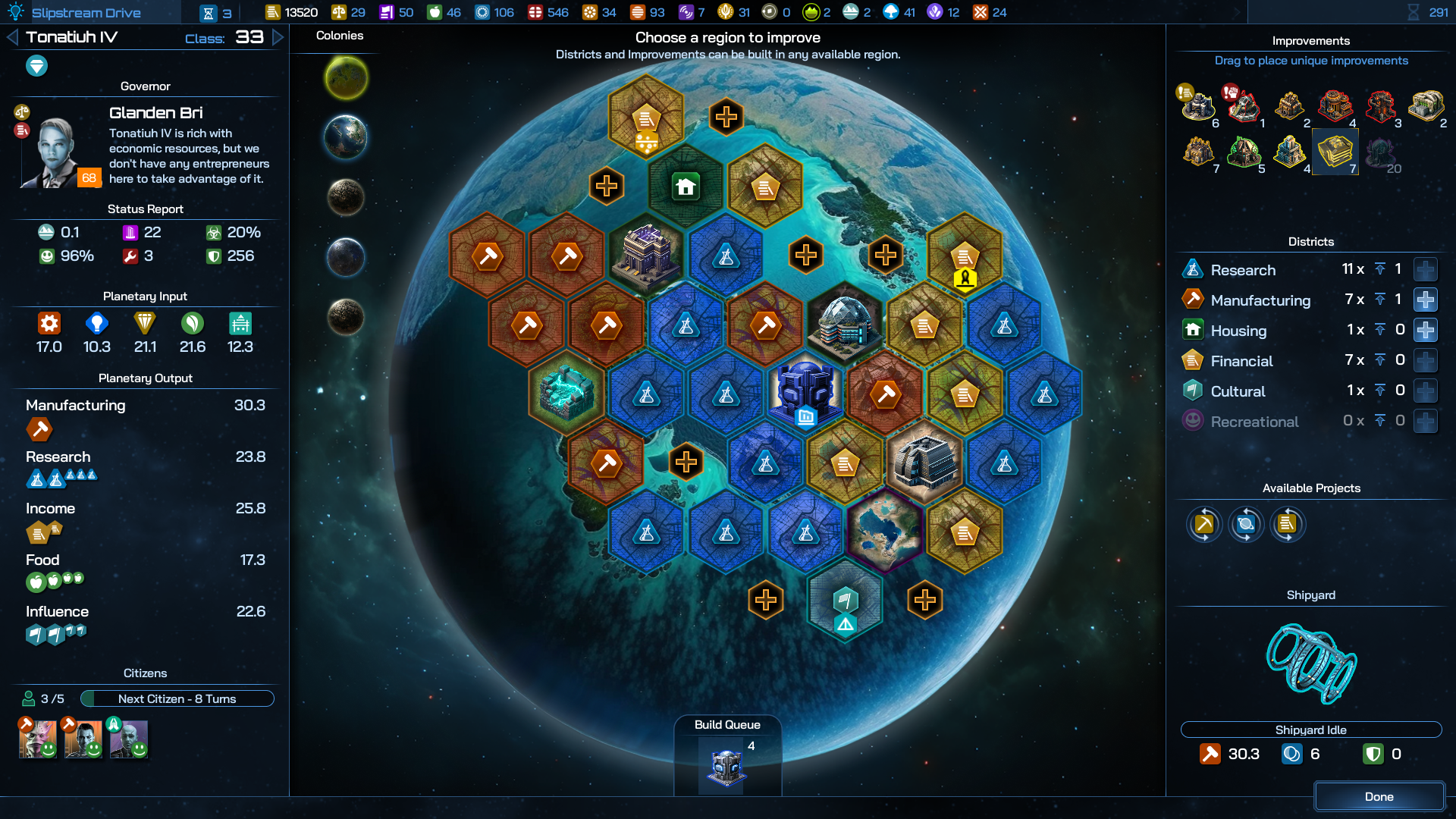This screenshot has width=1456, height=819.
Task: Choose the hammer manufacturing project
Action: [1204, 524]
